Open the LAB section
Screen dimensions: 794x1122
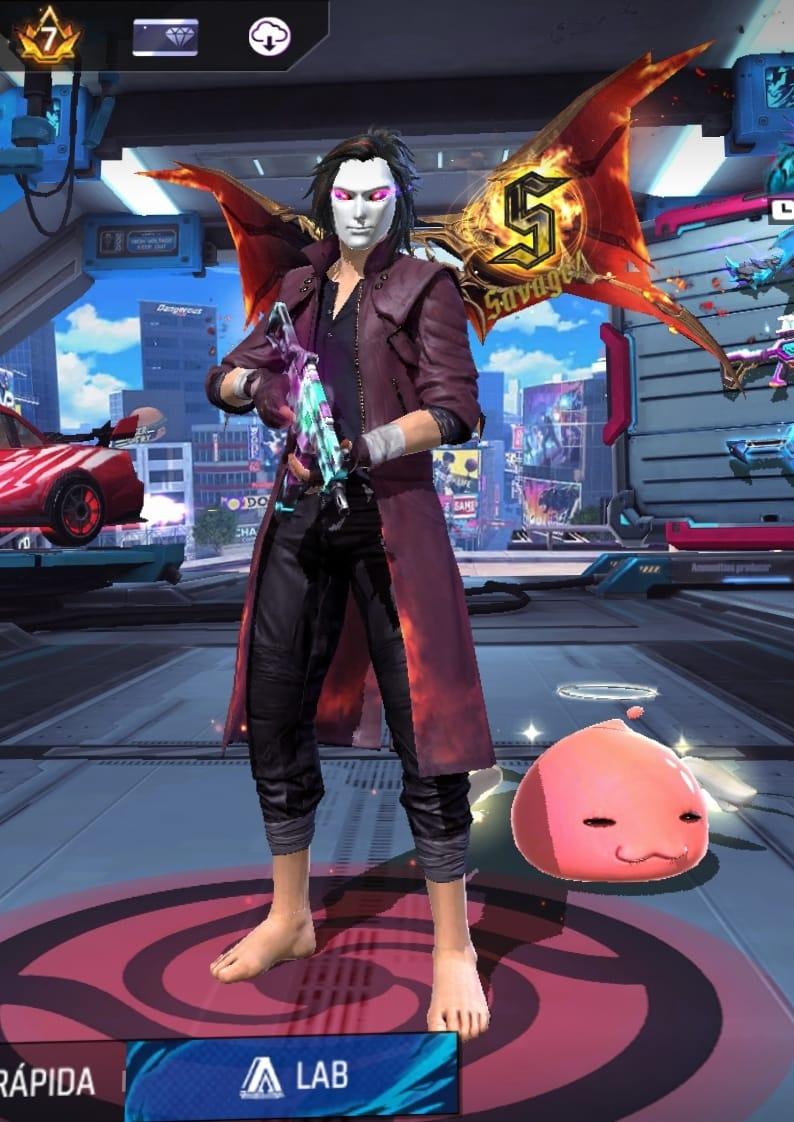(292, 1076)
